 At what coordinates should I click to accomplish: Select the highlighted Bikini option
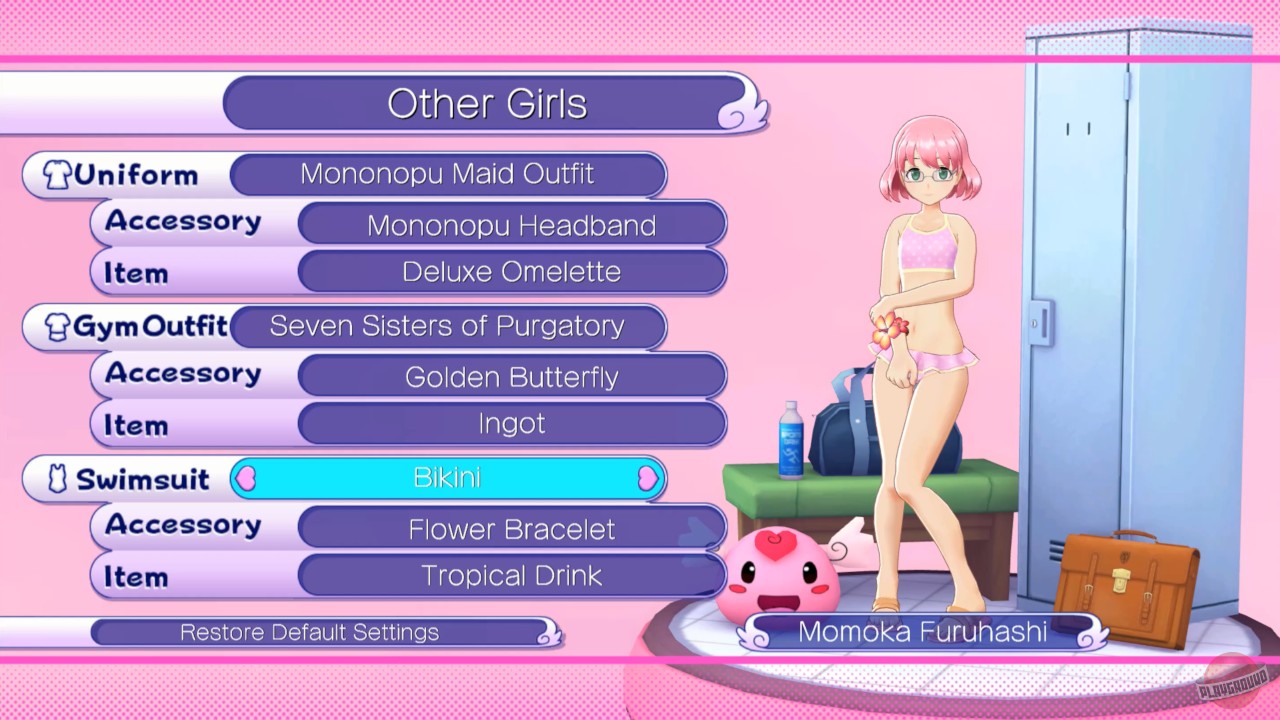pyautogui.click(x=448, y=478)
